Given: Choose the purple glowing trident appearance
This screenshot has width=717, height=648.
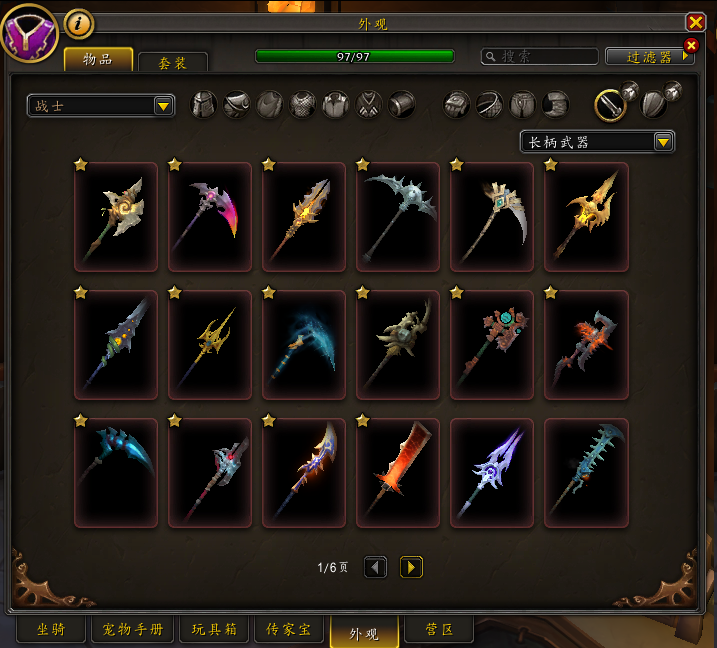Looking at the screenshot, I should (492, 472).
